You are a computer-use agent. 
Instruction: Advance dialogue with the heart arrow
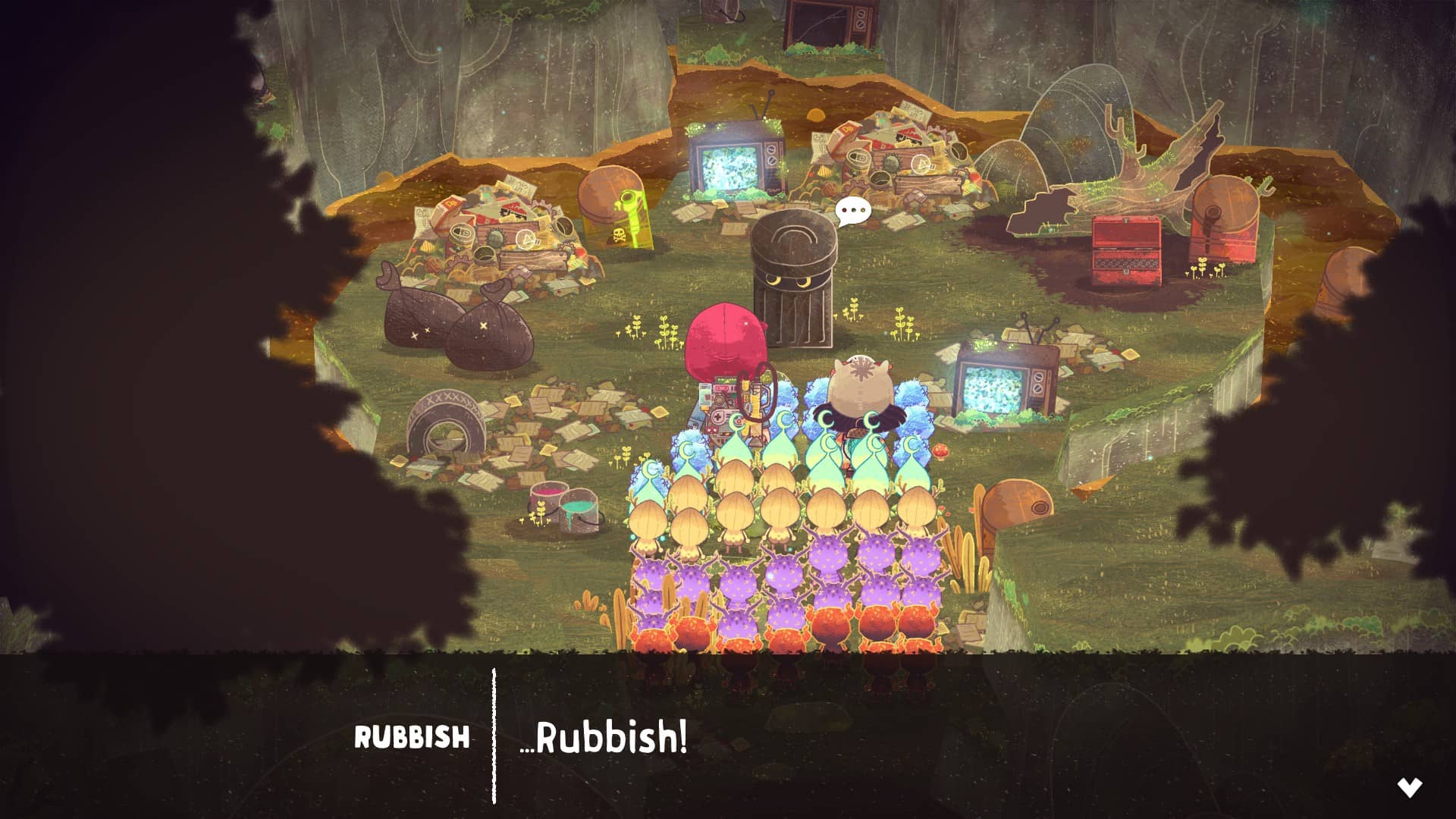tap(1410, 788)
